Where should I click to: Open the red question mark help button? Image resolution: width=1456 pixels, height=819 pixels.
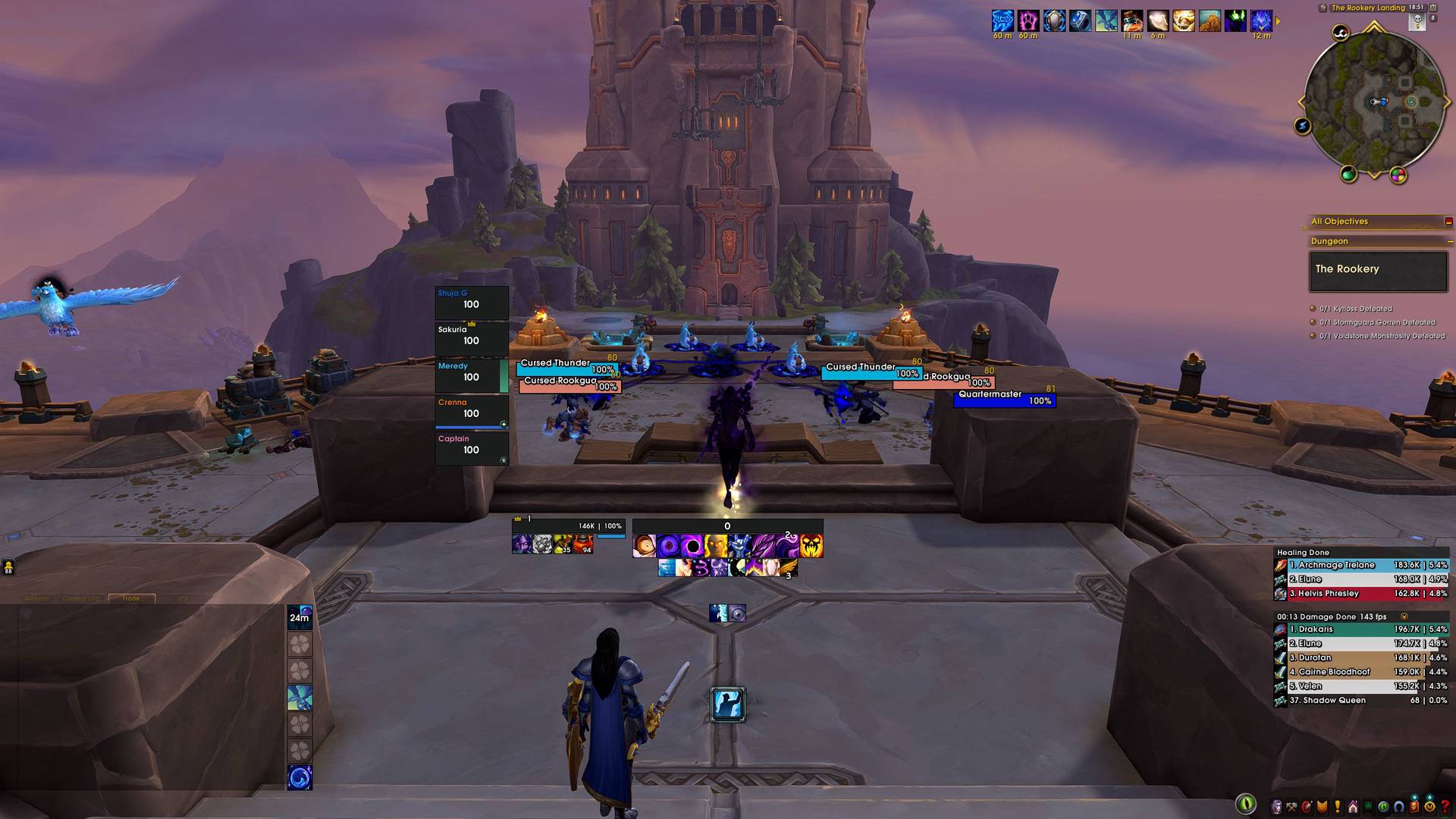tap(1445, 807)
